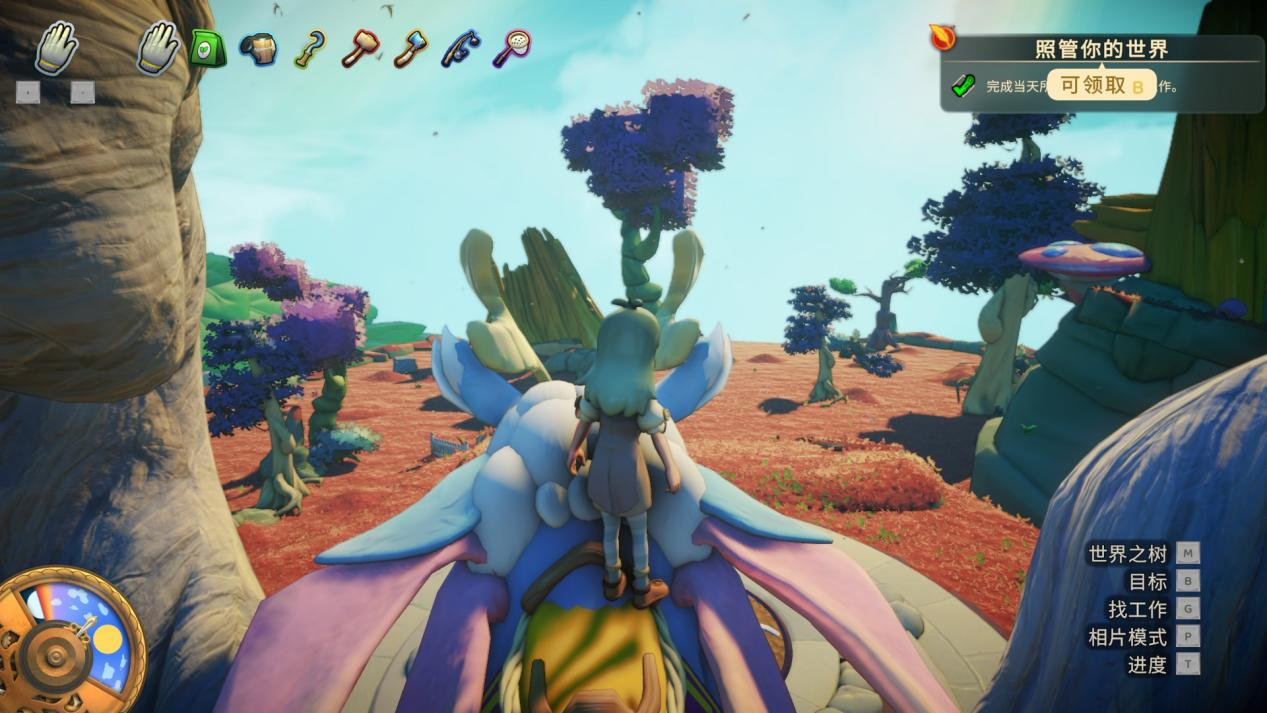Open the 照管你的世界 quest tracker
Screen dimensions: 1267x713
tap(1100, 49)
